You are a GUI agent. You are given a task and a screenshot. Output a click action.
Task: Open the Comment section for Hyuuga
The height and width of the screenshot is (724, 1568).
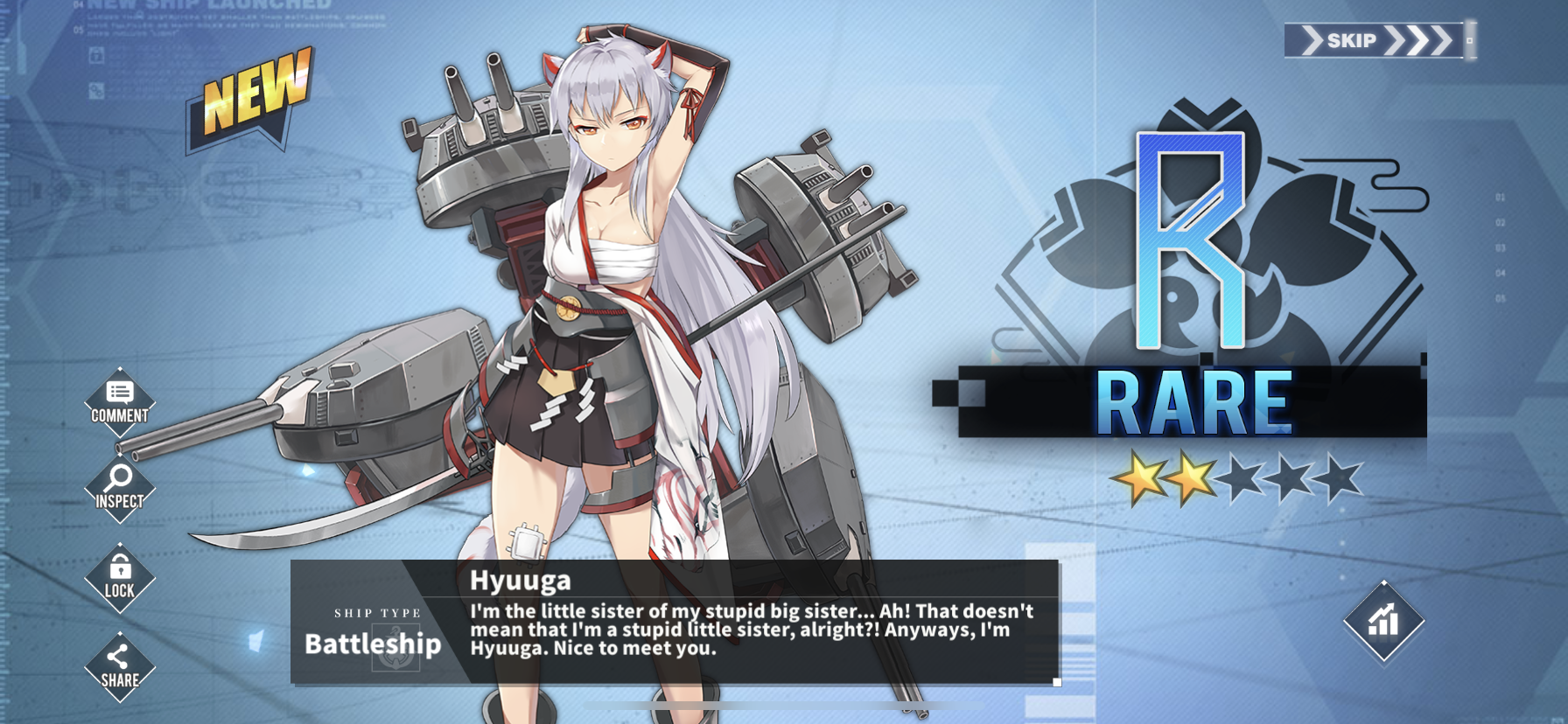click(120, 401)
